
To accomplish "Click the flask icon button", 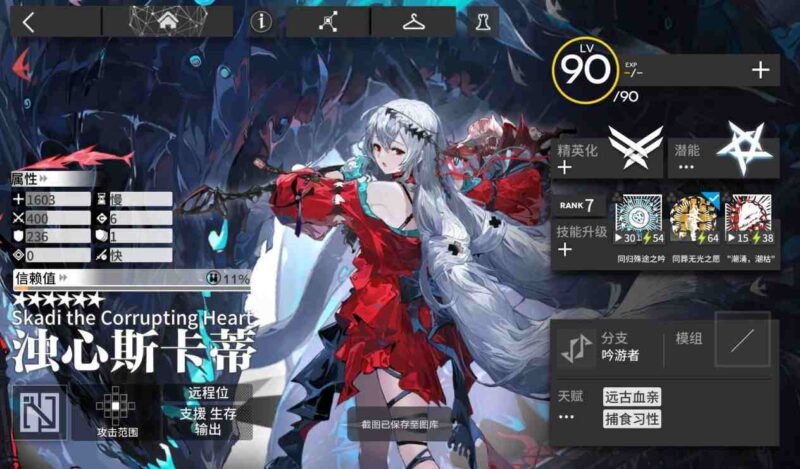I will pyautogui.click(x=483, y=22).
